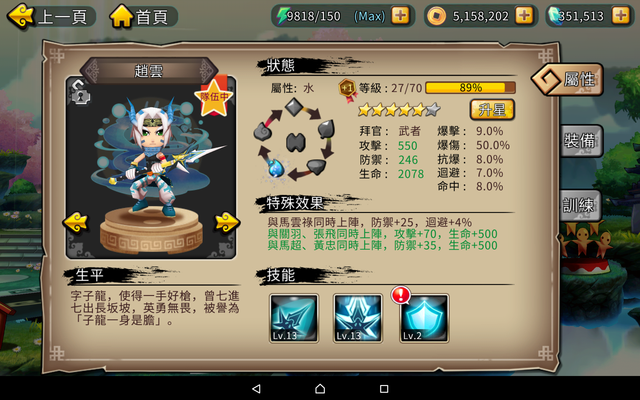Screen dimensions: 640x400
Task: Open the Lv.2 shield skill
Action: [x=424, y=318]
